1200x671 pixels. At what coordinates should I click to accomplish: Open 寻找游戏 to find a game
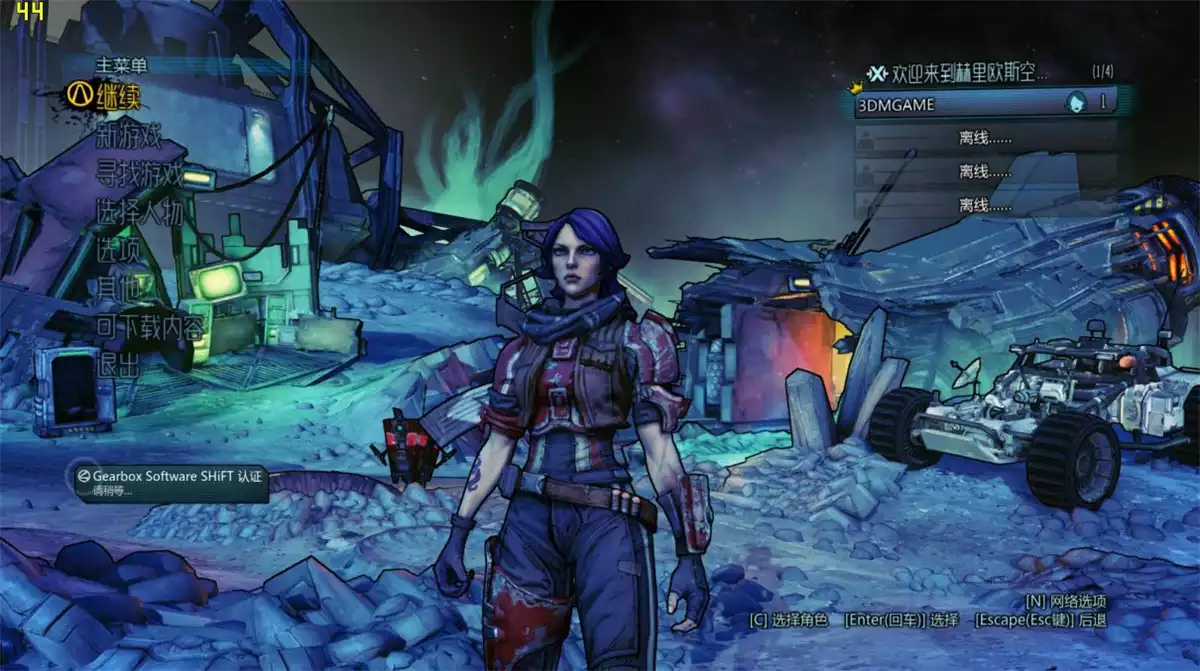click(x=139, y=173)
